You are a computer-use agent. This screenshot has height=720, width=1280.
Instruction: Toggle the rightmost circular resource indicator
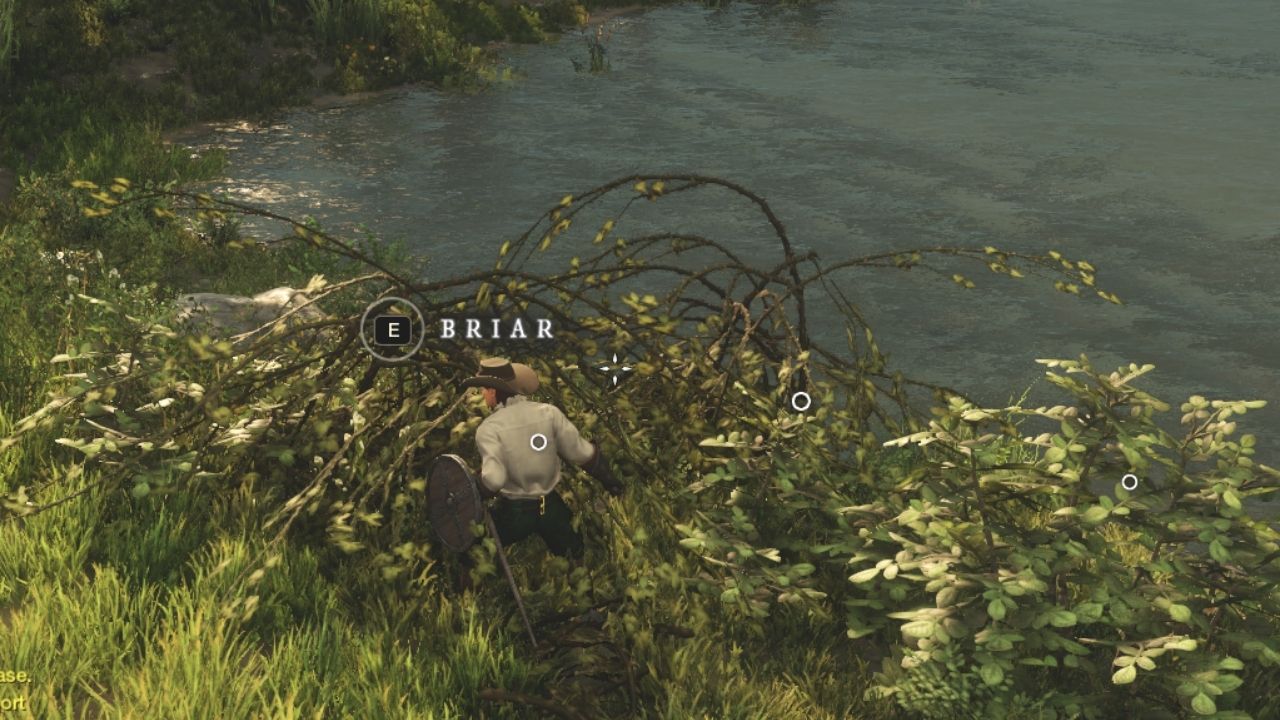point(1128,481)
